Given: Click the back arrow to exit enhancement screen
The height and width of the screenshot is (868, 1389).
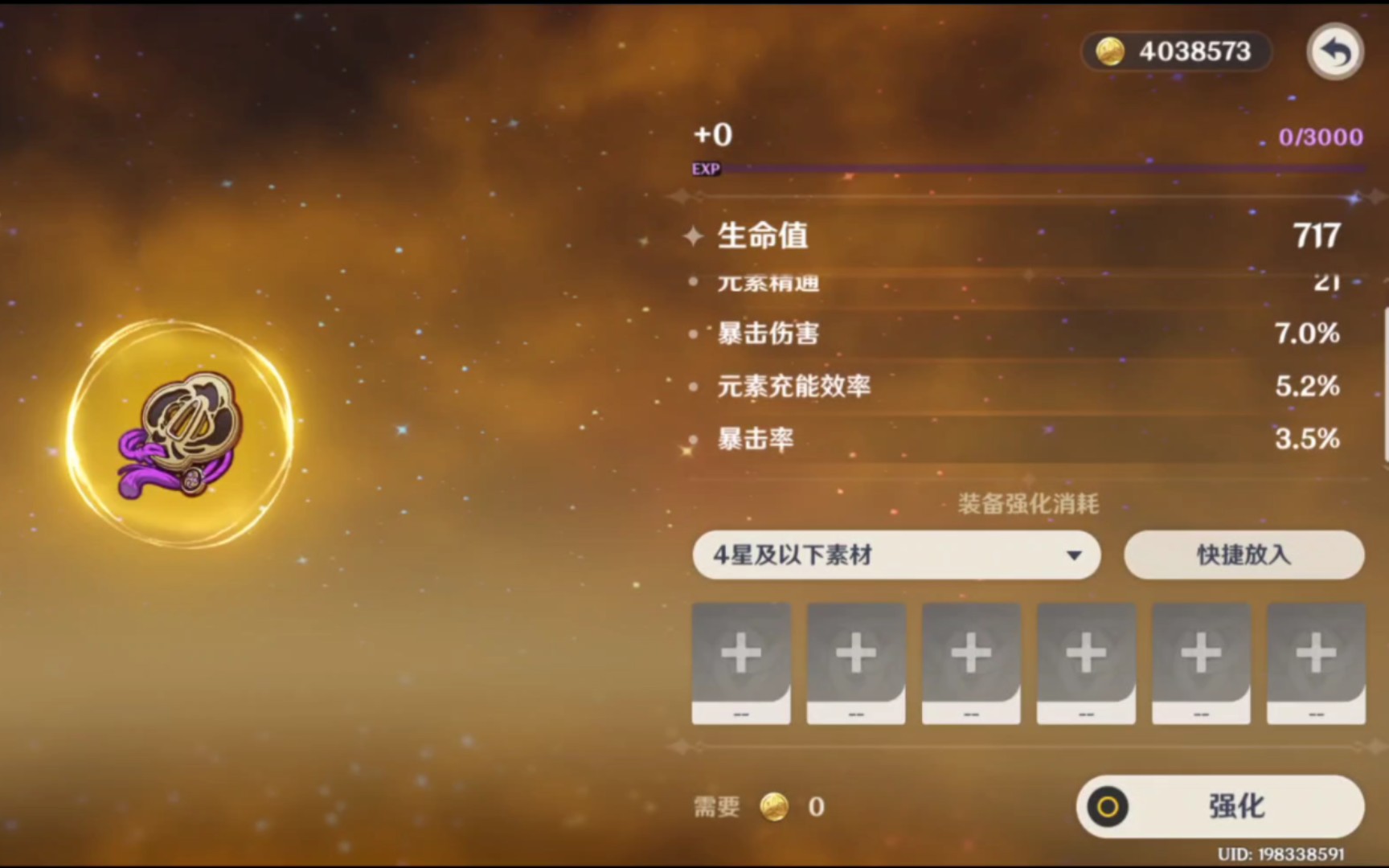Looking at the screenshot, I should pos(1334,51).
